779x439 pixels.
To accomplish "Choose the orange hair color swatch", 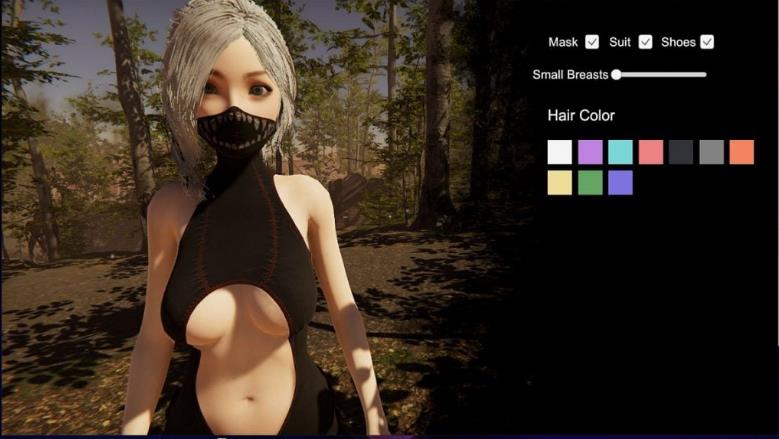I will pos(741,152).
